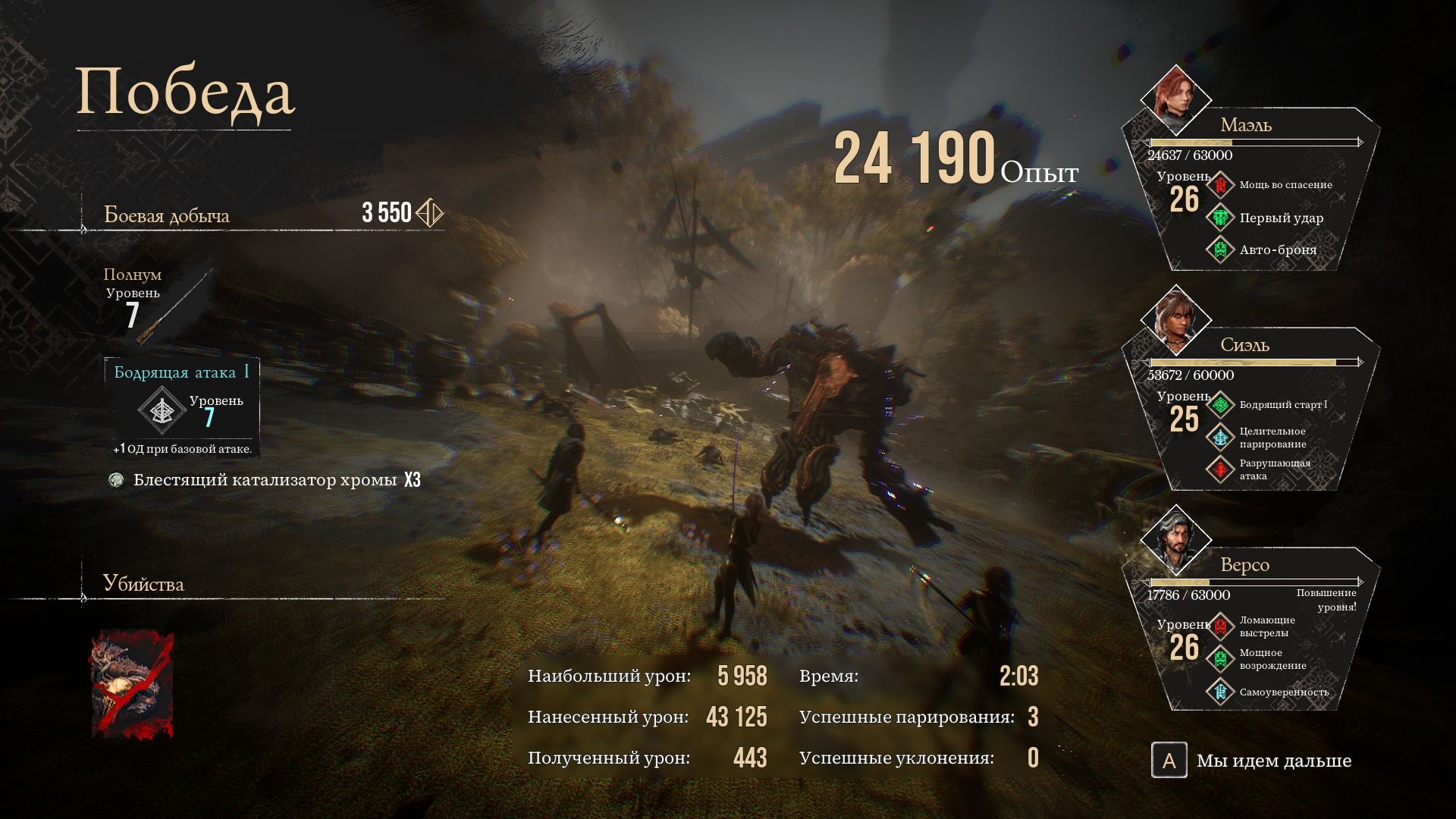Select Сиэль's portrait
Viewport: 1456px width, 819px height.
(x=1175, y=320)
